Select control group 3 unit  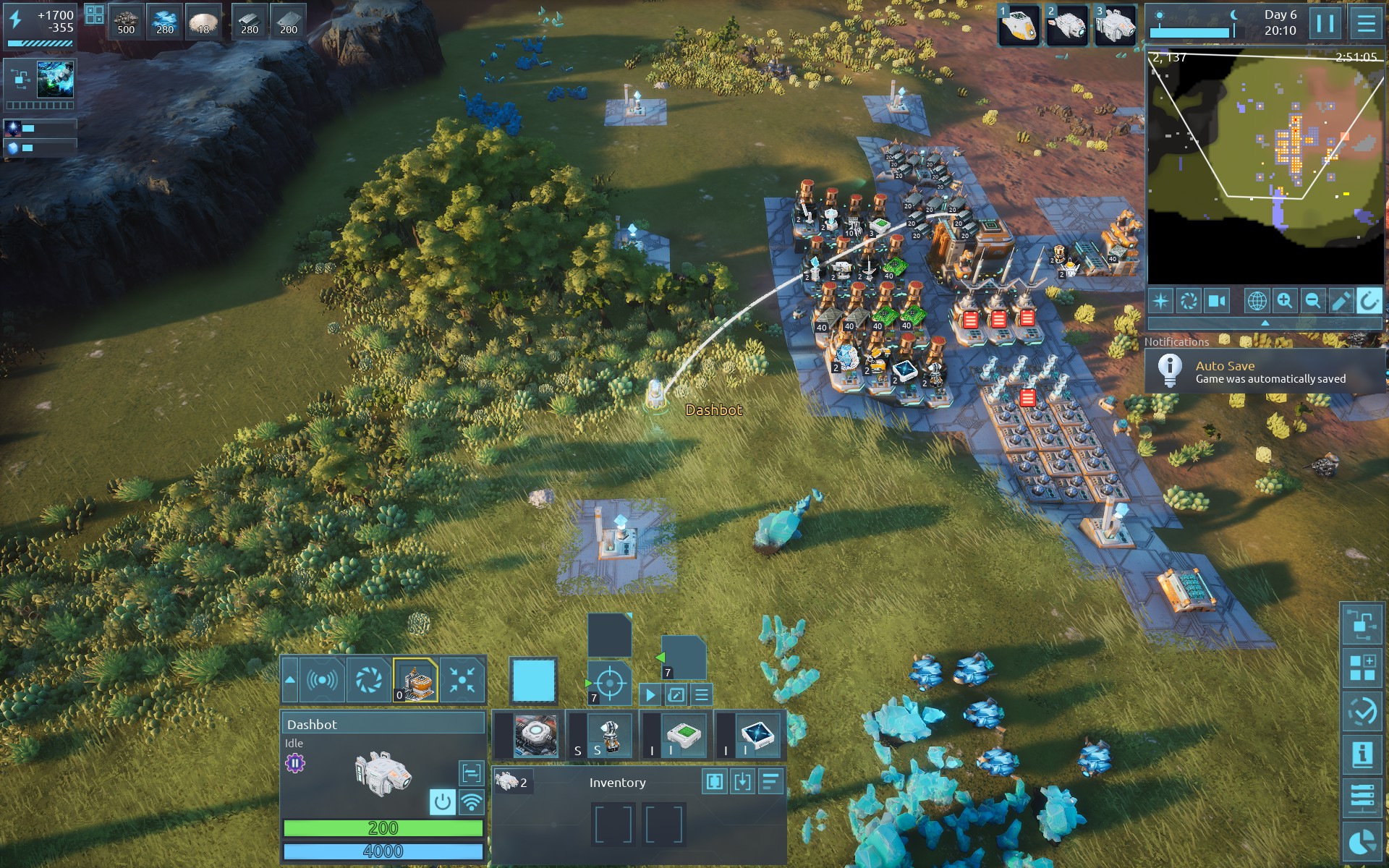tap(1116, 25)
